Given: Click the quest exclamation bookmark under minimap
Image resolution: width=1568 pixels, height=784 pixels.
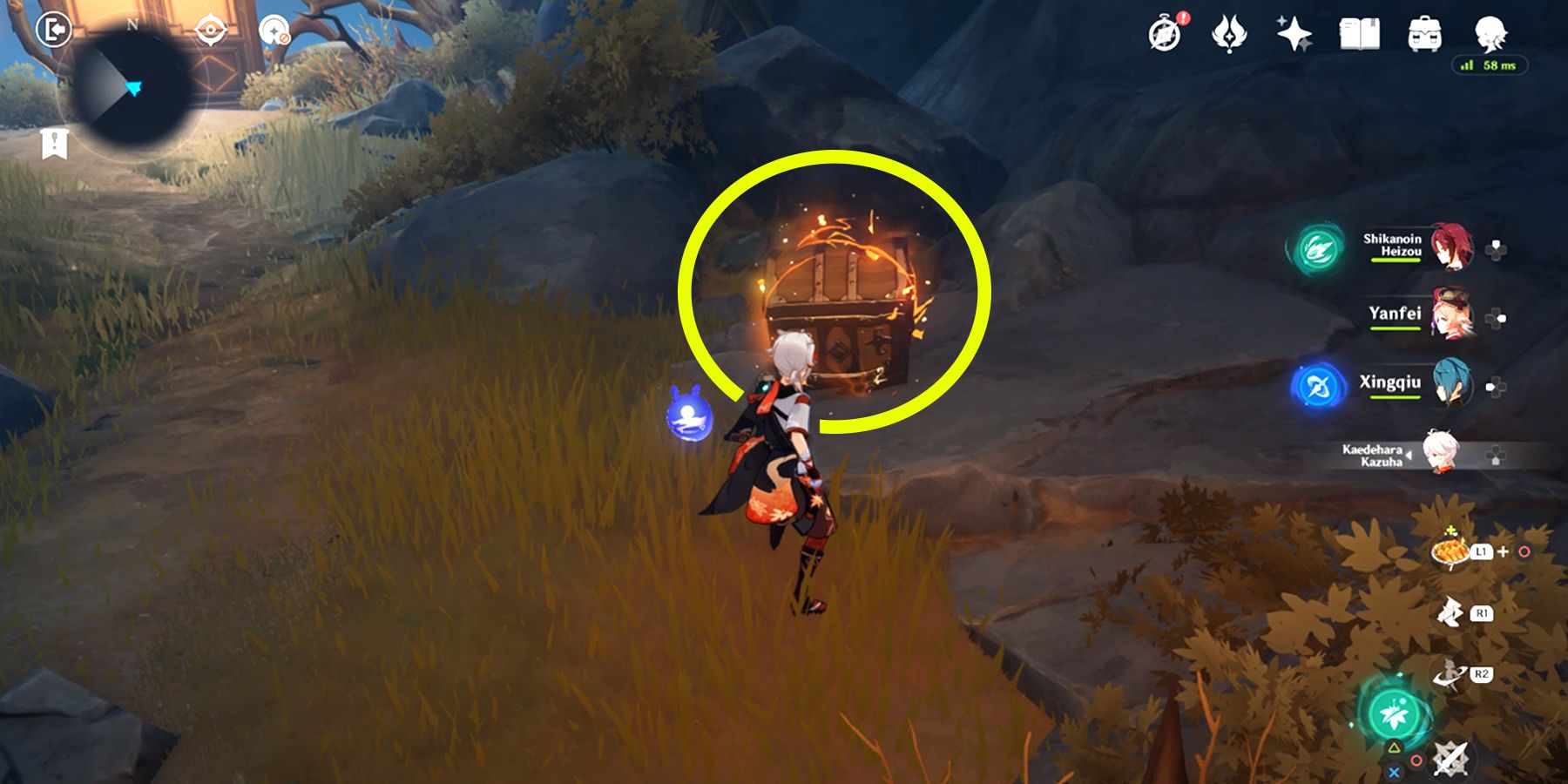Looking at the screenshot, I should click(x=54, y=144).
